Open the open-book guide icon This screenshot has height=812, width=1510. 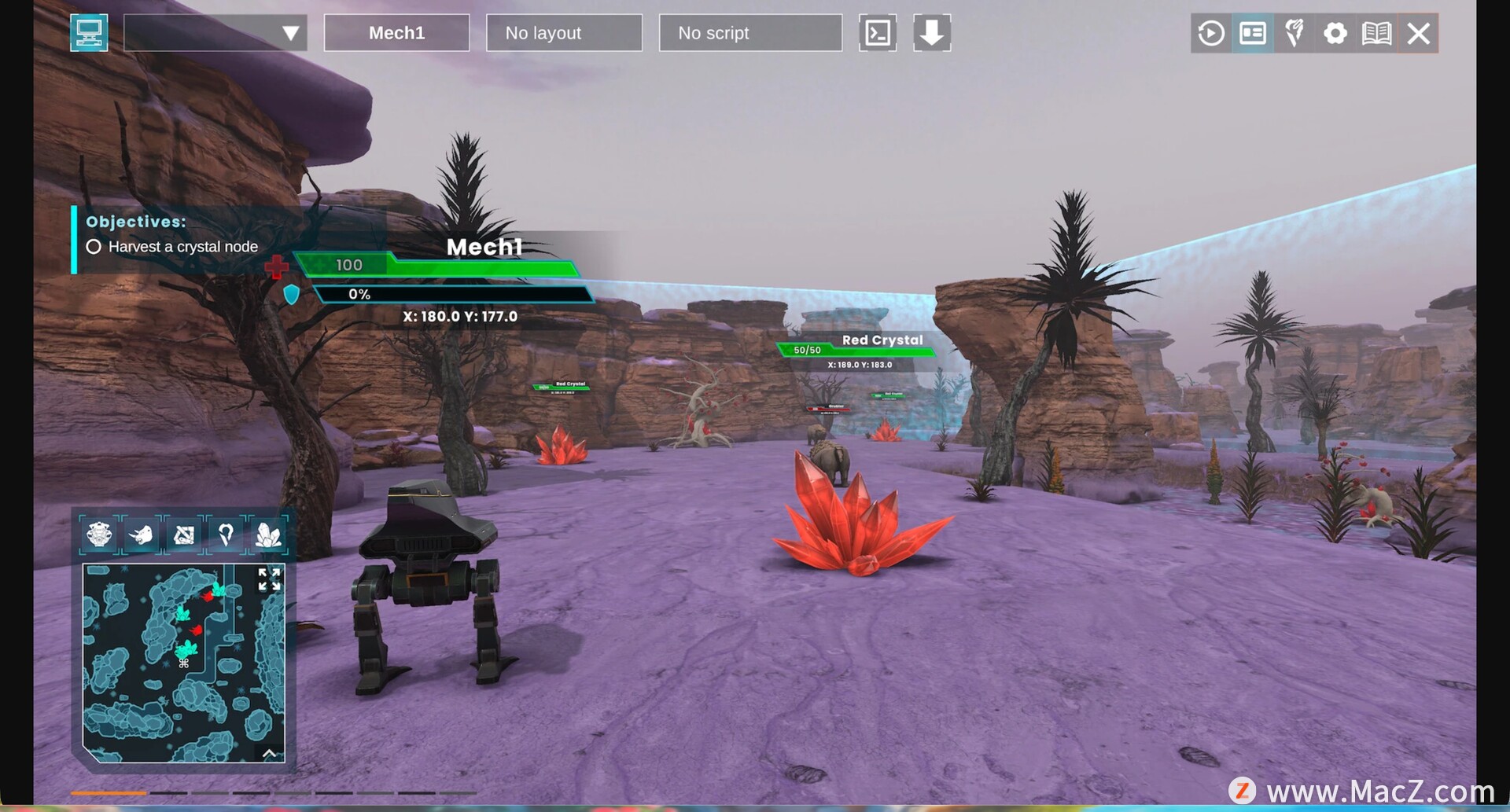pos(1377,33)
